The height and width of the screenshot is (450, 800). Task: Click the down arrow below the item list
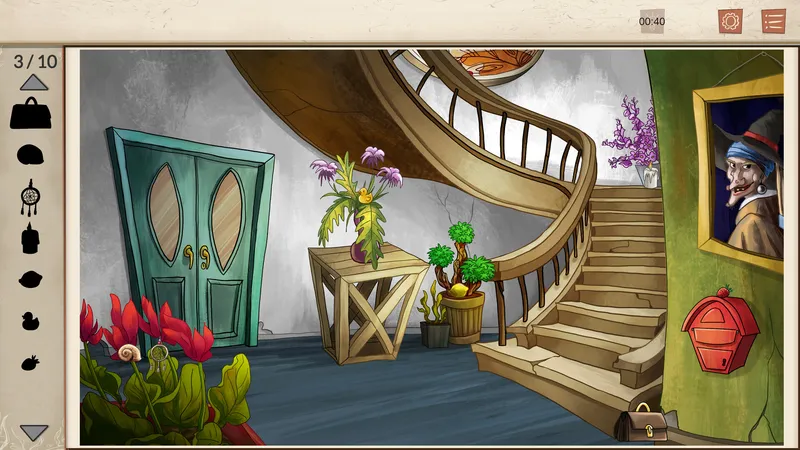coord(34,432)
